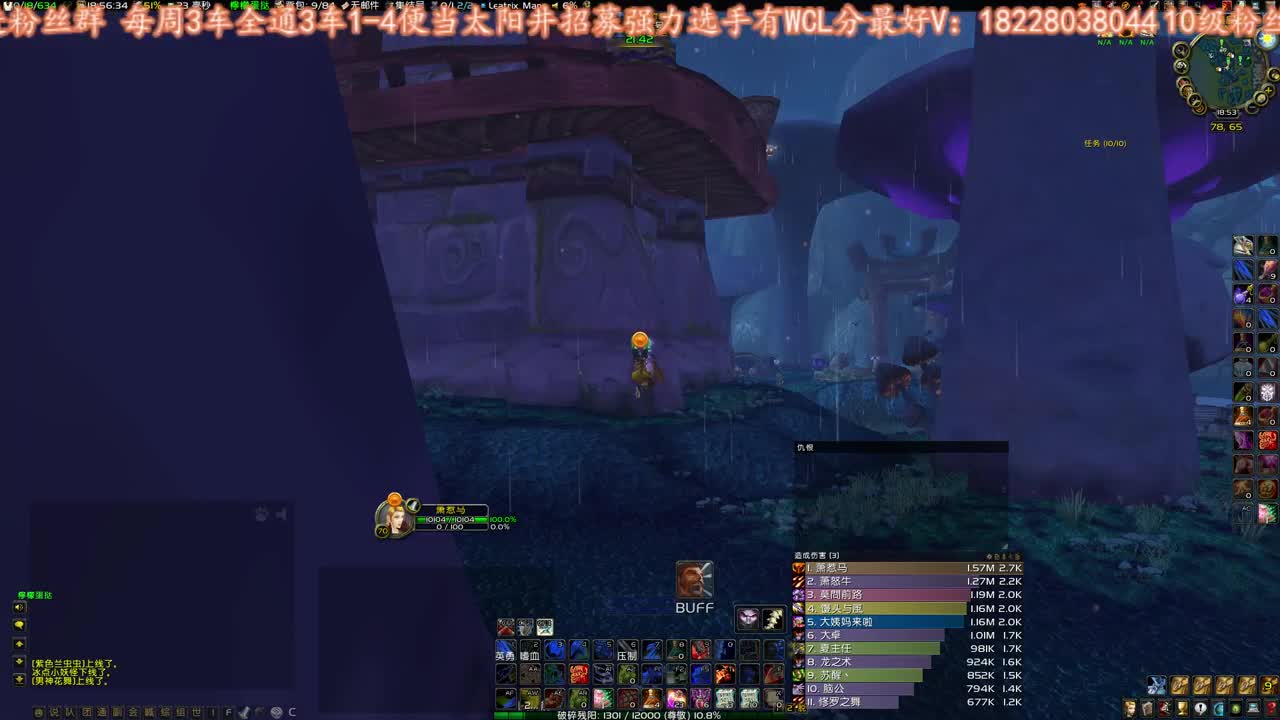
Task: Switch to the 柠檬蛋挞 chat tab
Action: (x=34, y=596)
